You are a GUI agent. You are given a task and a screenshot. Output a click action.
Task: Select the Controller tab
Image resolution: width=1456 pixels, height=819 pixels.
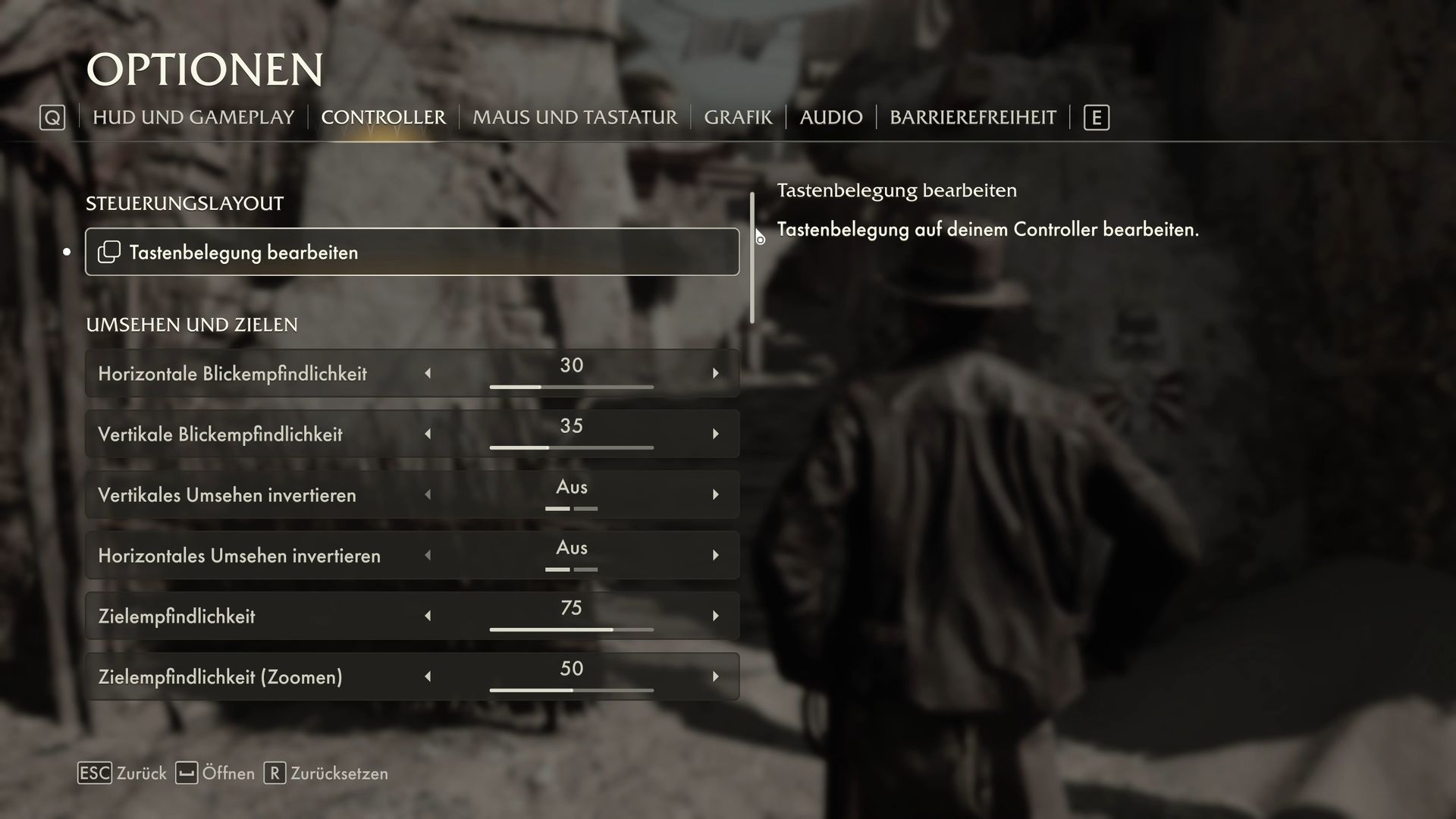pos(383,118)
